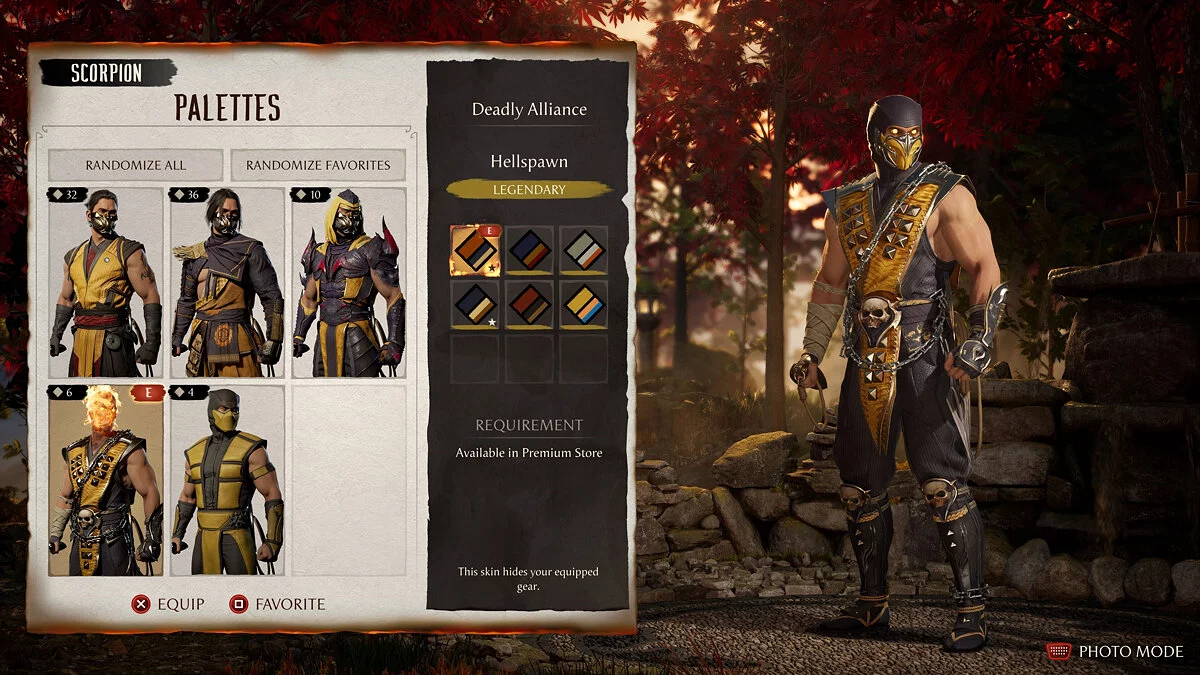Pick the grey, white and orange palette swatch

(583, 250)
